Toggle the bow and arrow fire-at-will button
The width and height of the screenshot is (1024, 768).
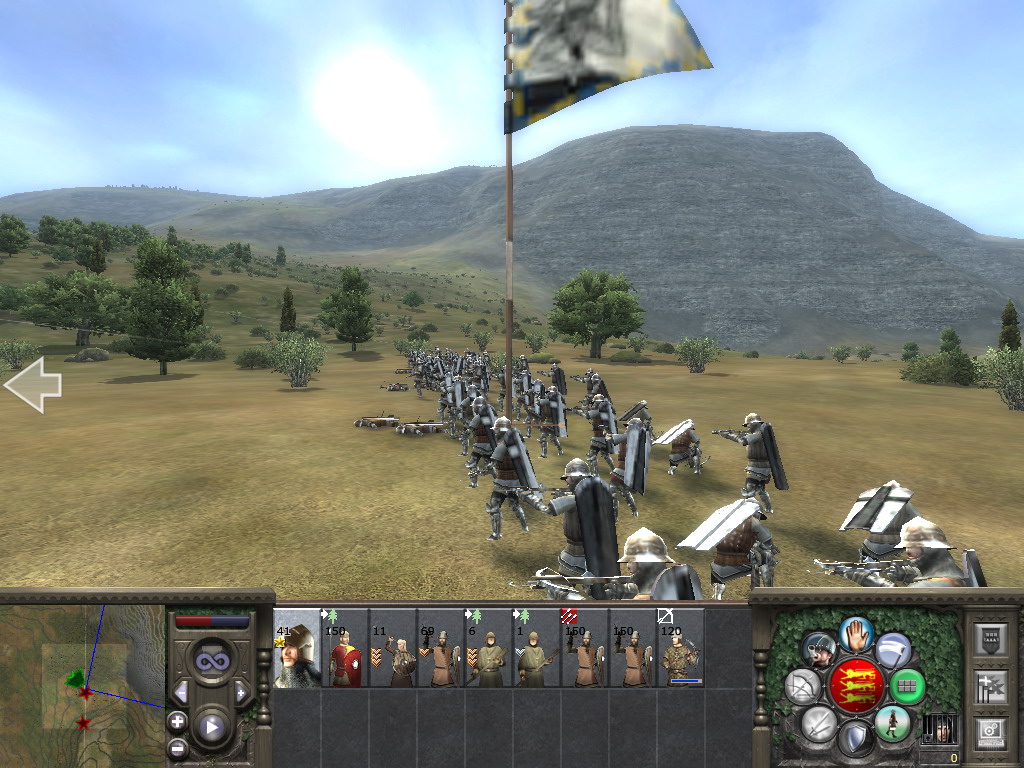pyautogui.click(x=803, y=686)
